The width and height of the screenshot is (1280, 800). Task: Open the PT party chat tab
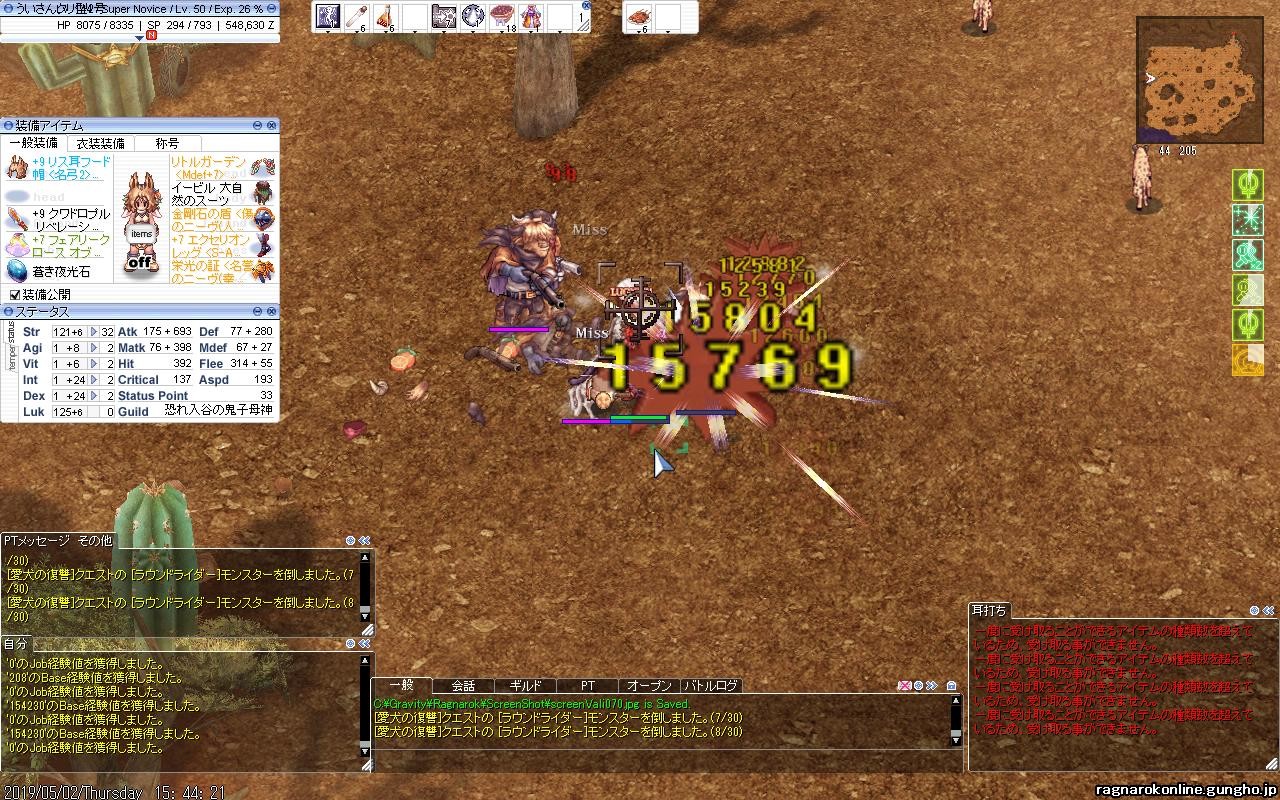pyautogui.click(x=588, y=686)
